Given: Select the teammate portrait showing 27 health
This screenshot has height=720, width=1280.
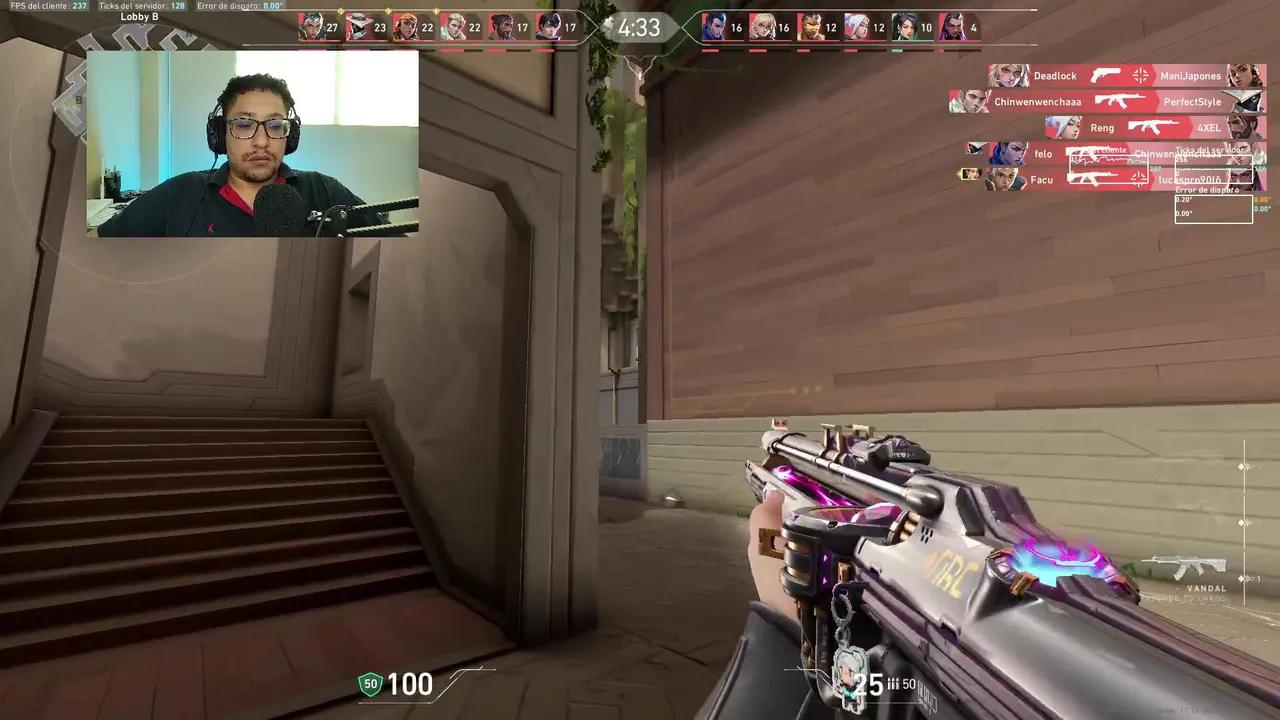Looking at the screenshot, I should [x=313, y=27].
